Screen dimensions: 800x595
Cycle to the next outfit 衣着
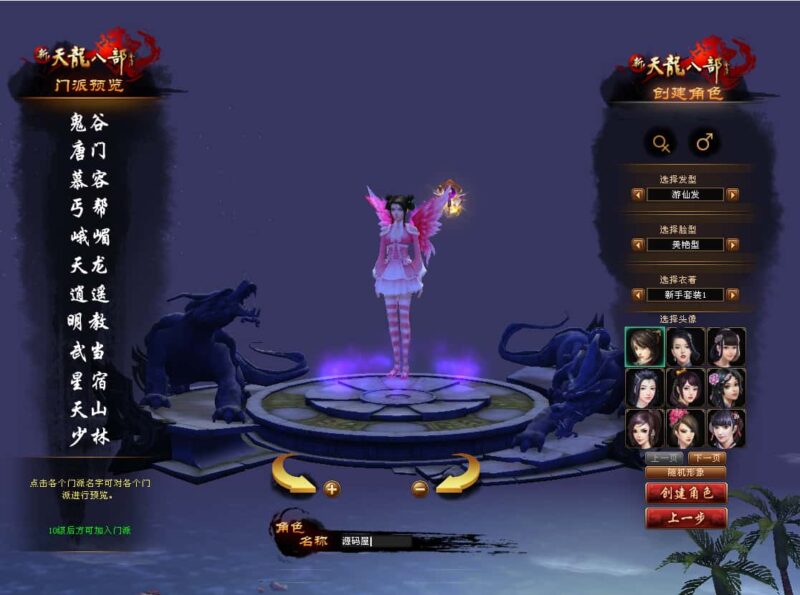(733, 295)
